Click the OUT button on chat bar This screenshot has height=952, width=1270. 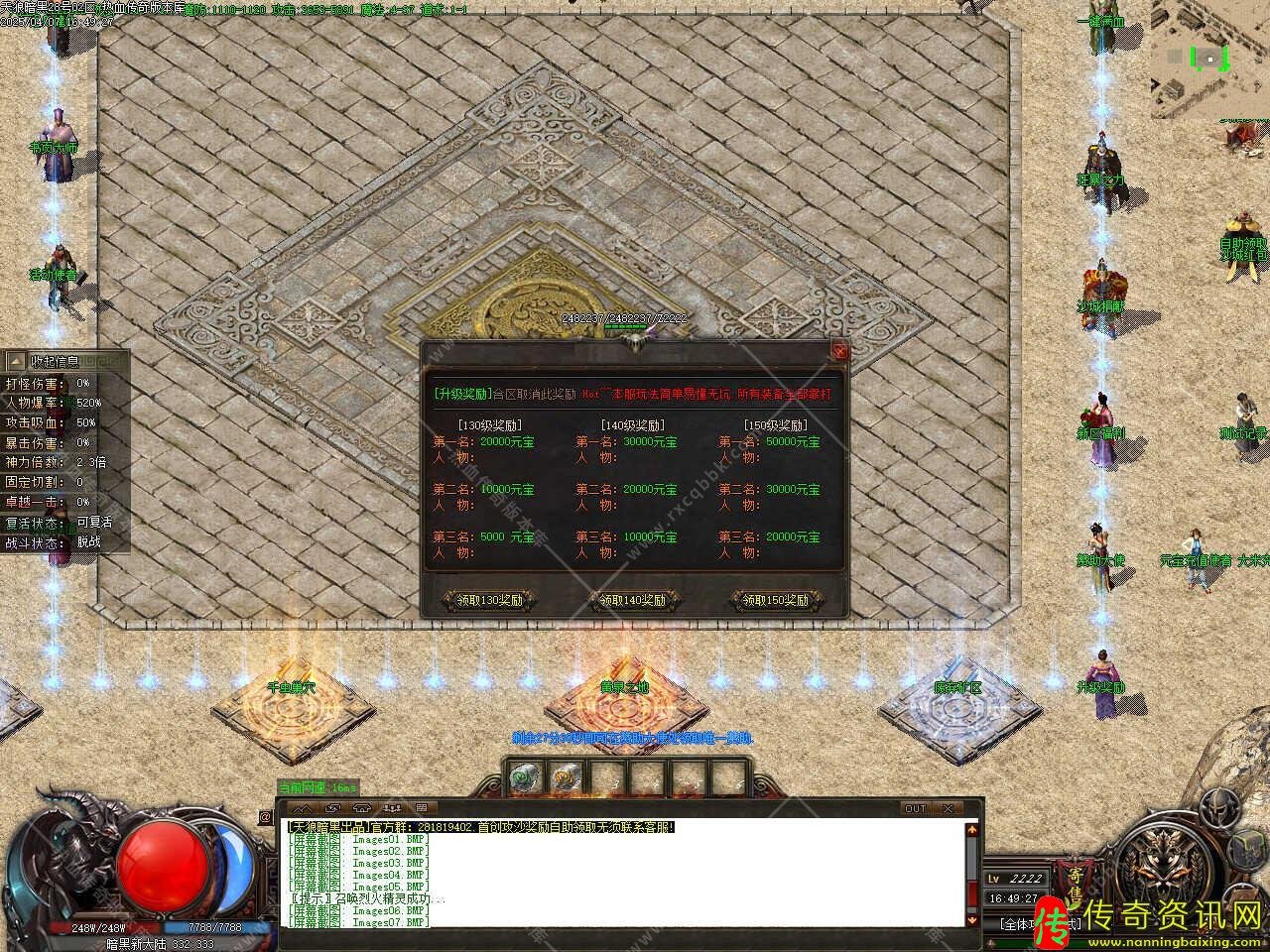pyautogui.click(x=915, y=808)
